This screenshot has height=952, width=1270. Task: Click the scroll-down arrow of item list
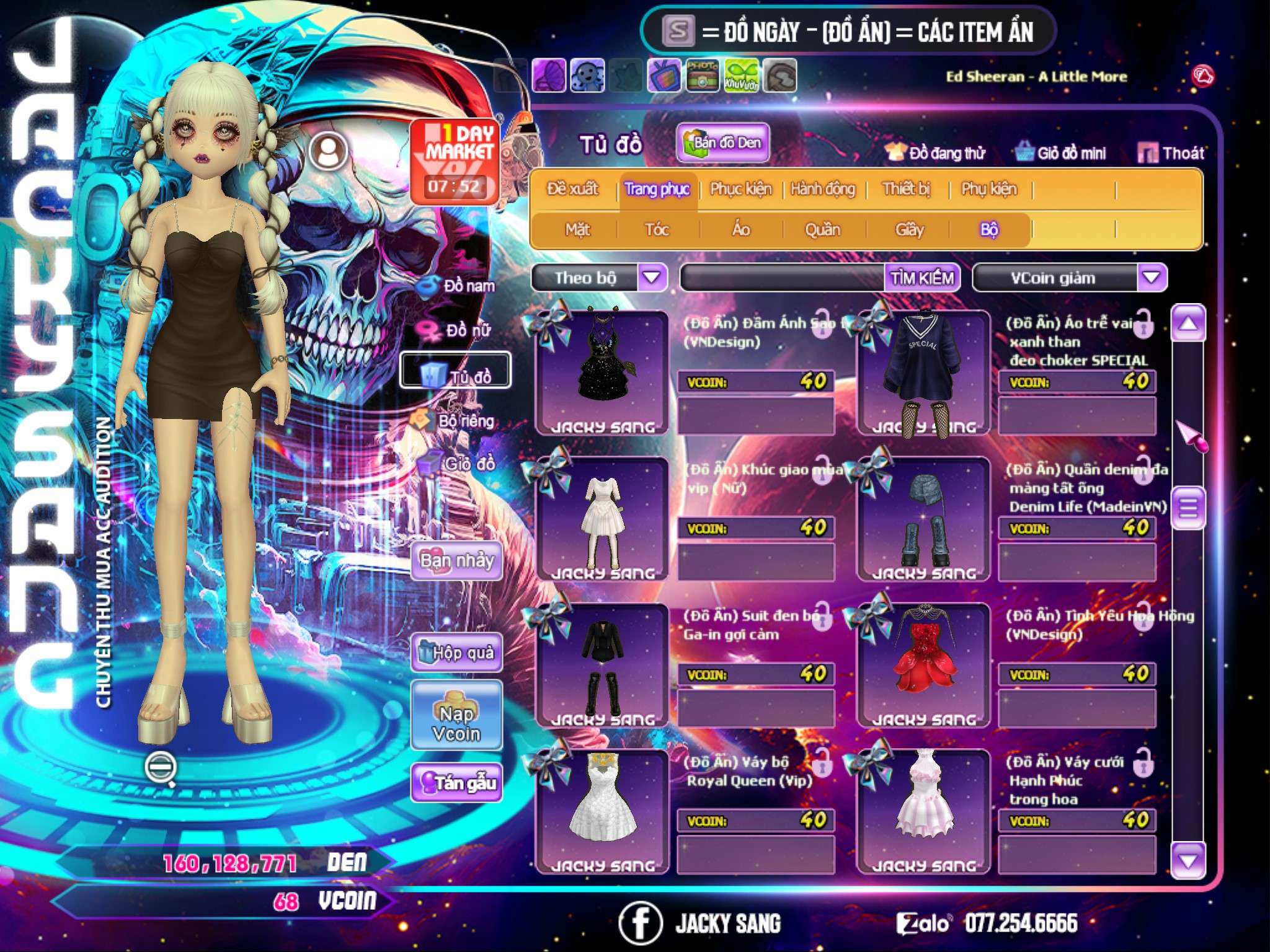coord(1188,861)
